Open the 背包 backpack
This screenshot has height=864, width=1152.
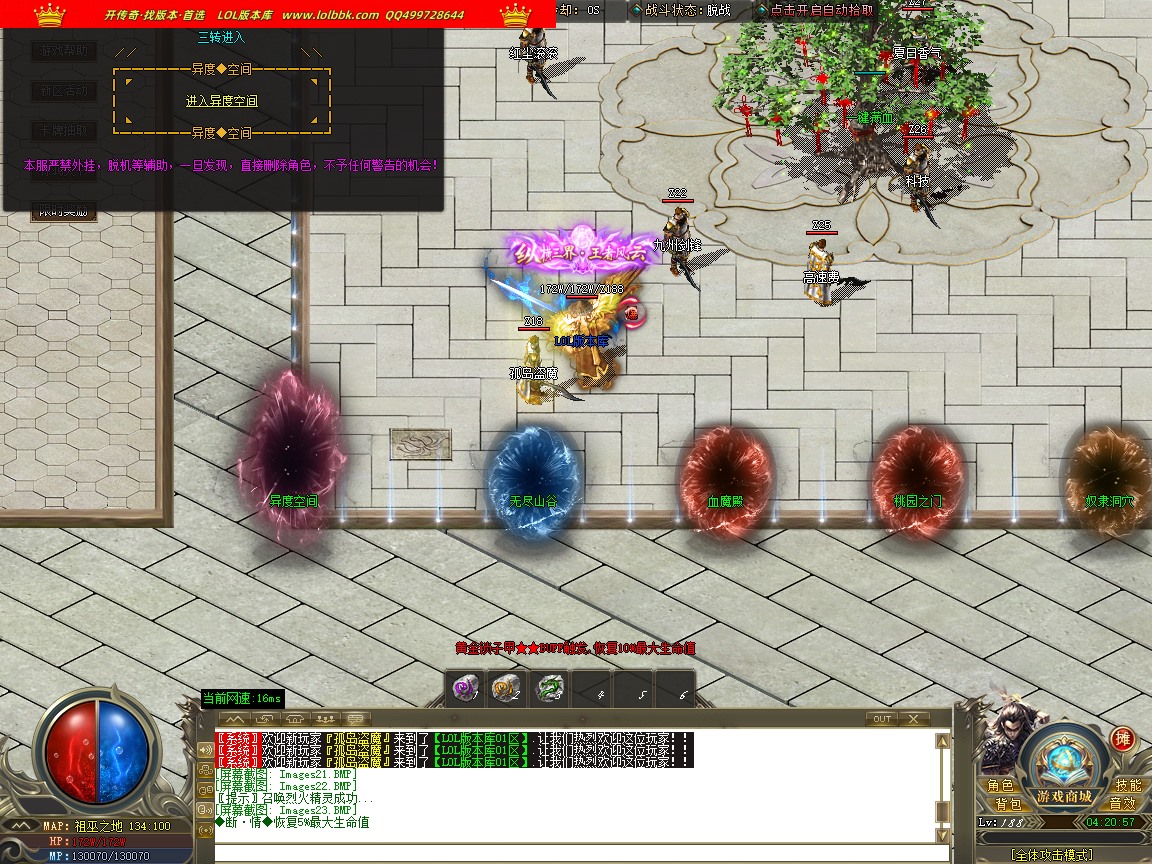(1007, 803)
